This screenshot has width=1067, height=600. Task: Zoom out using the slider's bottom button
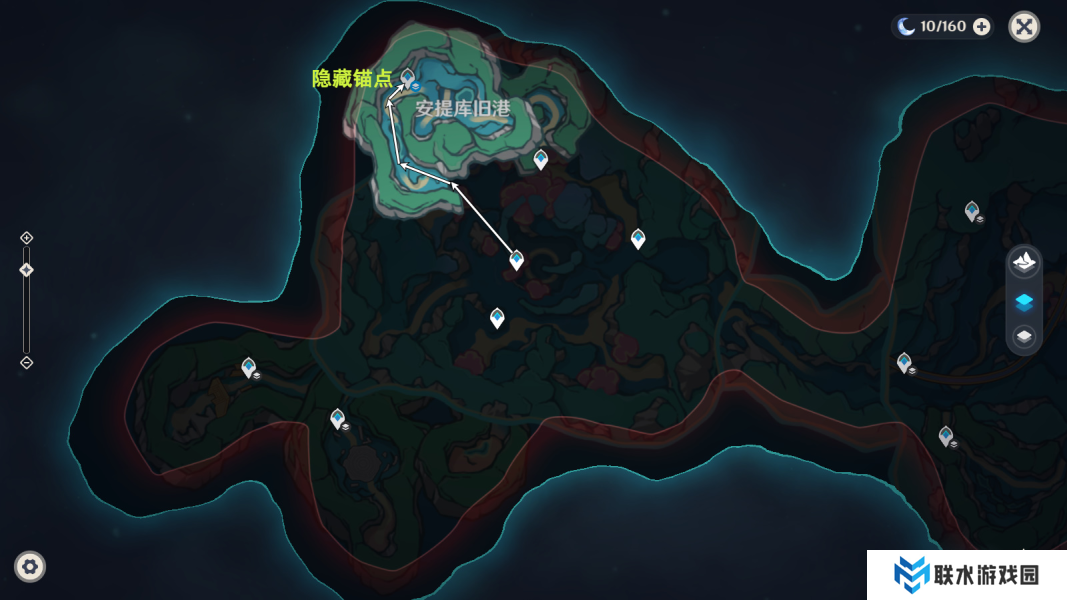point(27,362)
